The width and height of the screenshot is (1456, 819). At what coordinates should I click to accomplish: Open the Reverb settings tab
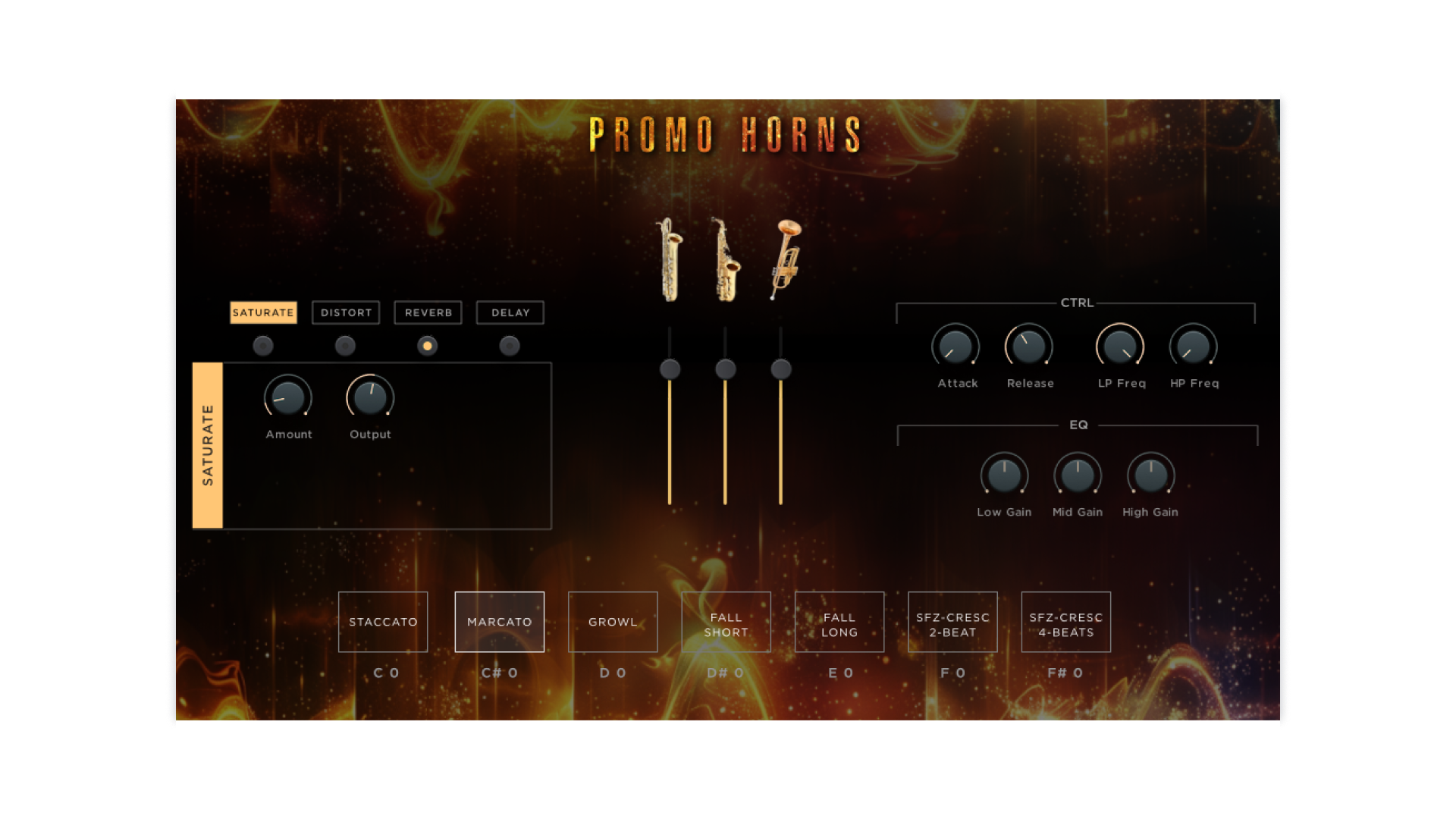[x=427, y=312]
